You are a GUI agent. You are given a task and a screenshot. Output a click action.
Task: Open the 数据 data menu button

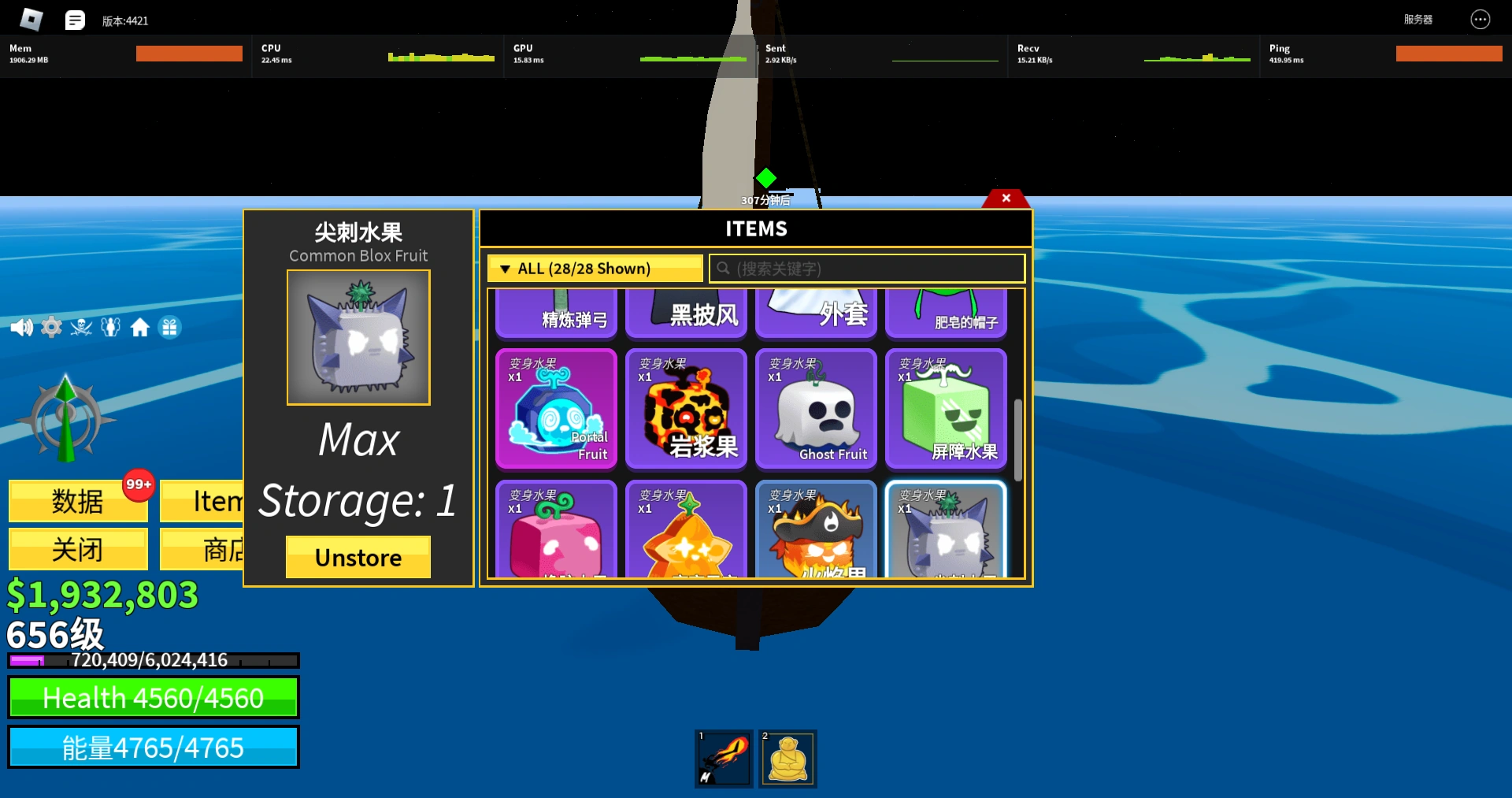[x=77, y=501]
